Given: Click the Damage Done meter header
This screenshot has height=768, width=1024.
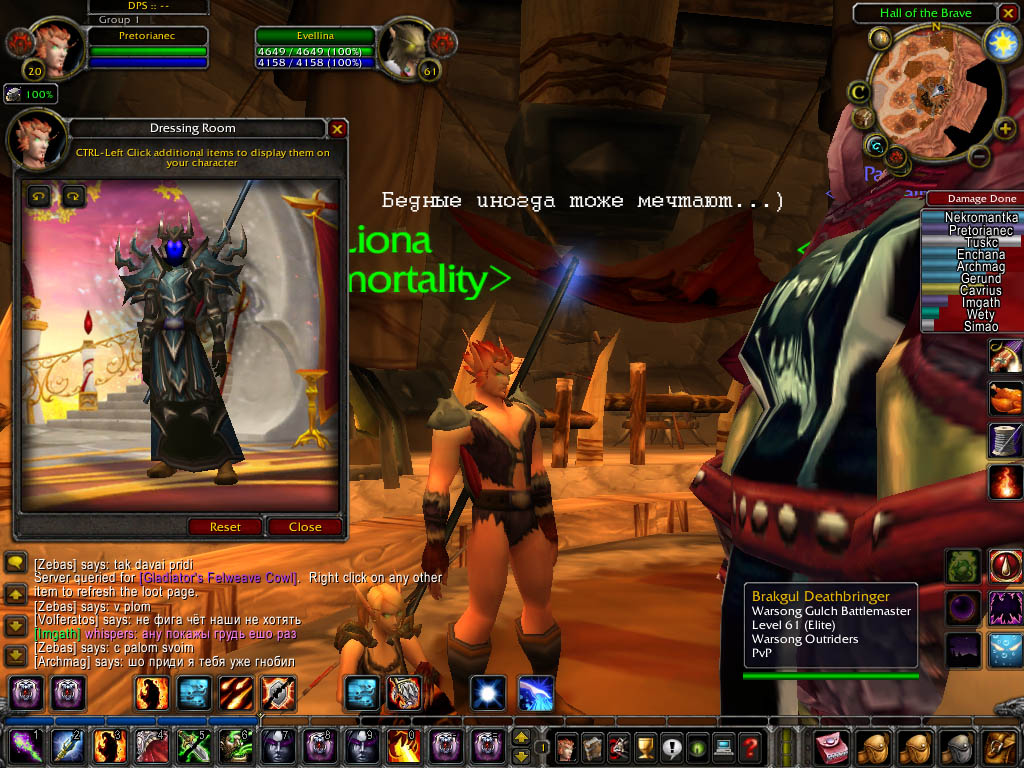Looking at the screenshot, I should pos(972,199).
